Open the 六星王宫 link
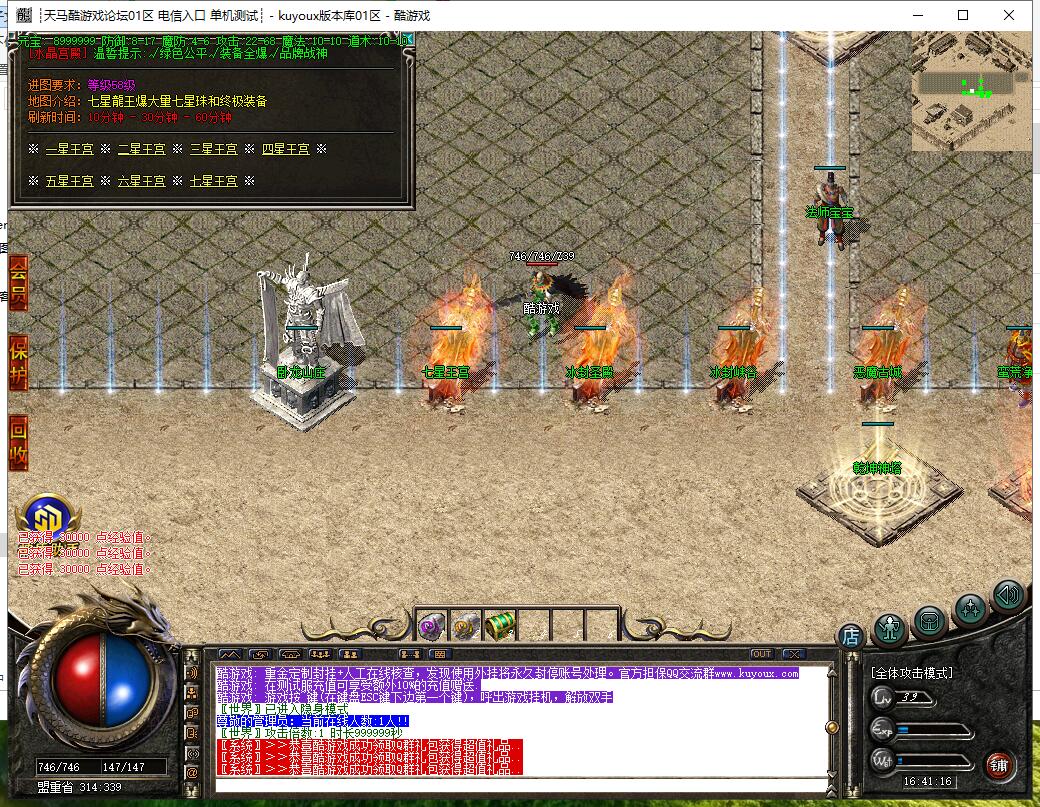 point(142,181)
